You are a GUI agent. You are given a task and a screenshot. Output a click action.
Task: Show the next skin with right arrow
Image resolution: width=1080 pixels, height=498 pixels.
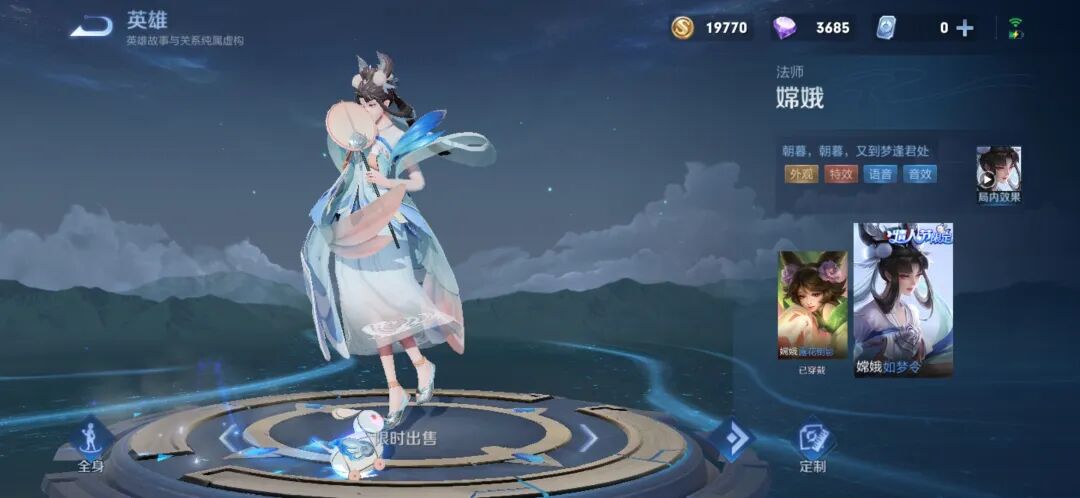coord(589,437)
